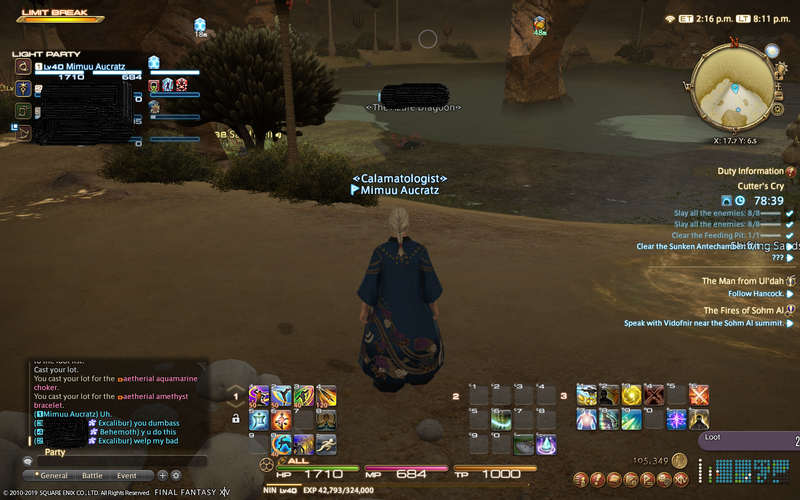
Task: Add a new chat tab with plus button
Action: tap(162, 476)
